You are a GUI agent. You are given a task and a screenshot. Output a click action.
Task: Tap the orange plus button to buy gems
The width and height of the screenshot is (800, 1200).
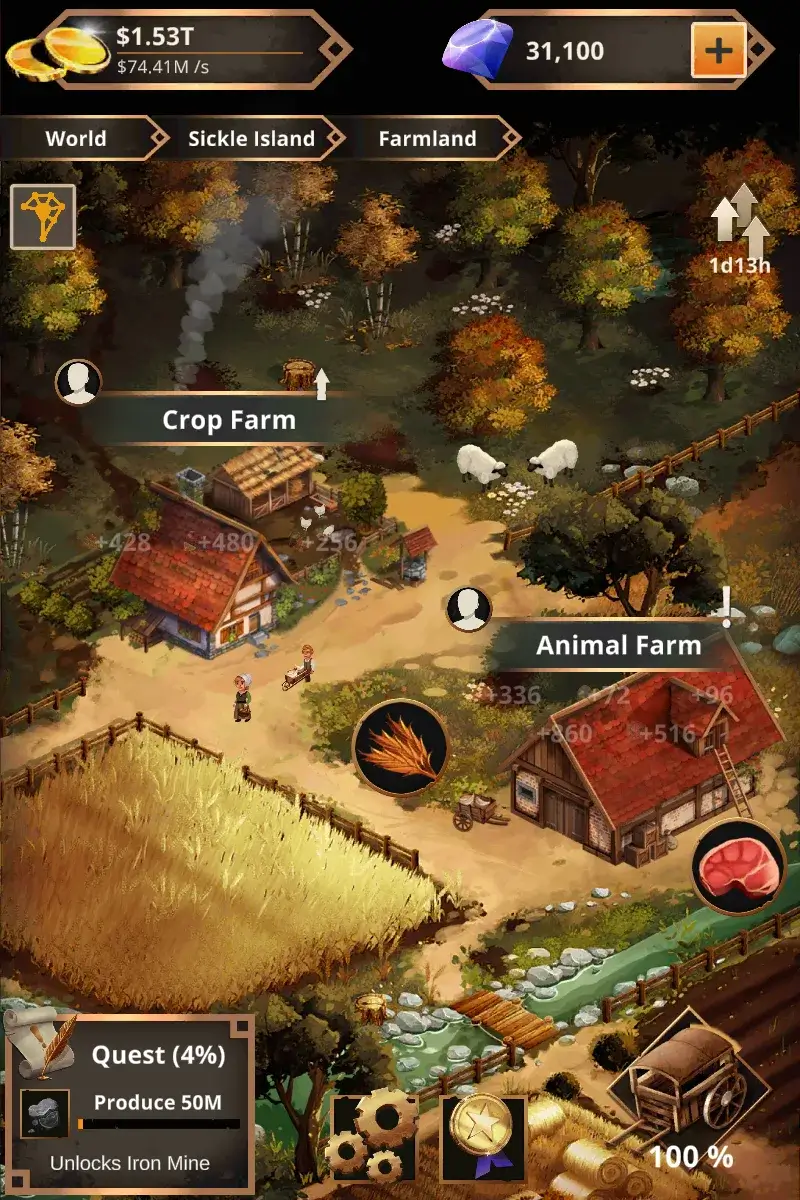pos(718,49)
